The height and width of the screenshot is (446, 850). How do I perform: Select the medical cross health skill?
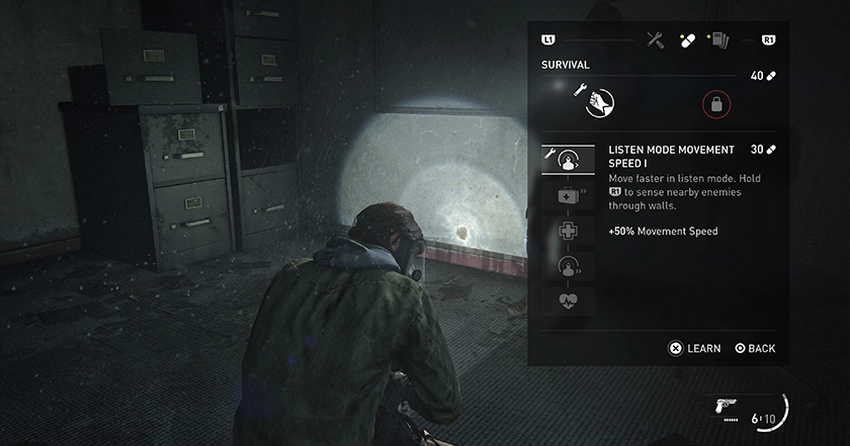[x=568, y=231]
